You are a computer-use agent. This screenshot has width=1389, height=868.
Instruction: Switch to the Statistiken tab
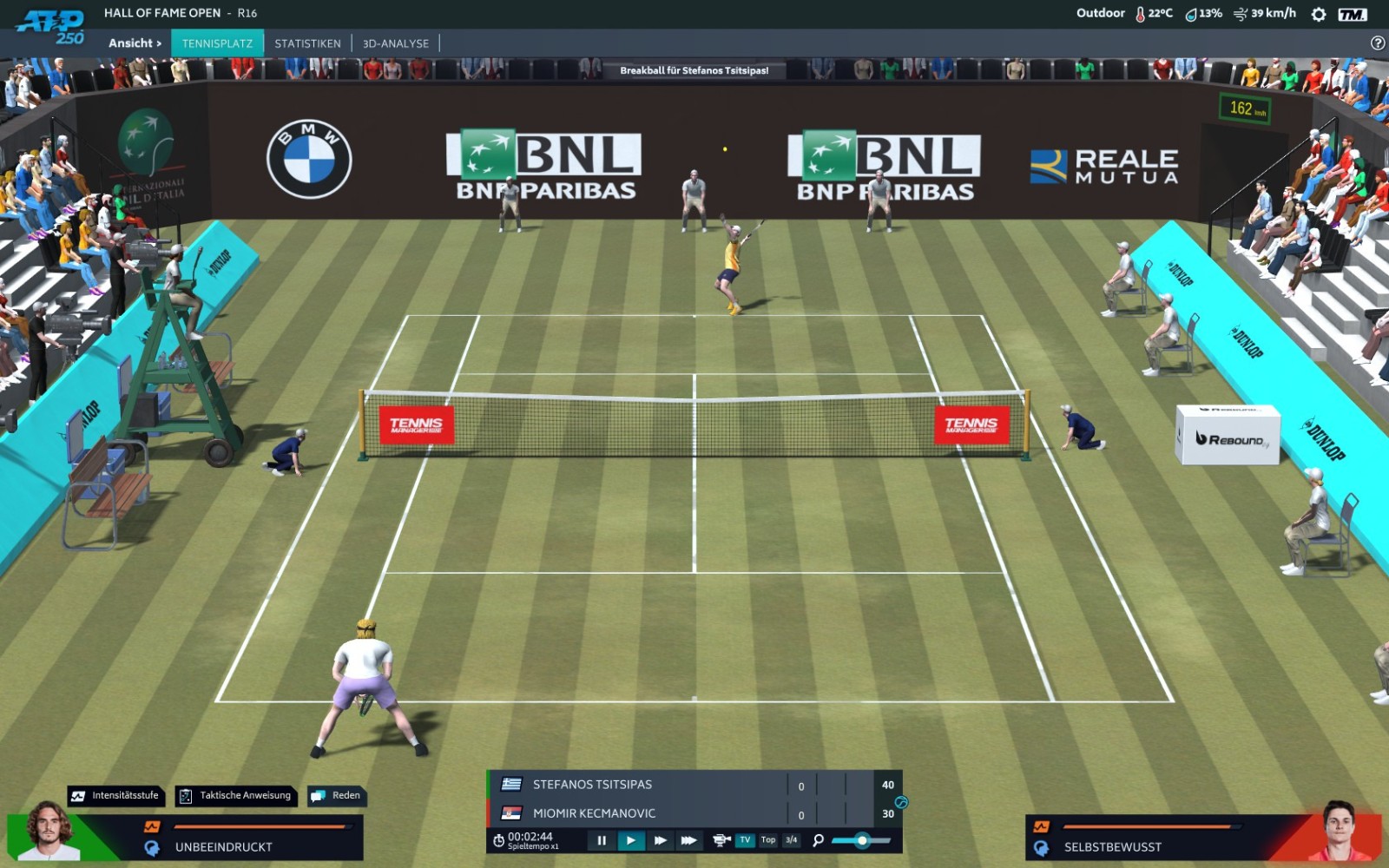click(307, 43)
